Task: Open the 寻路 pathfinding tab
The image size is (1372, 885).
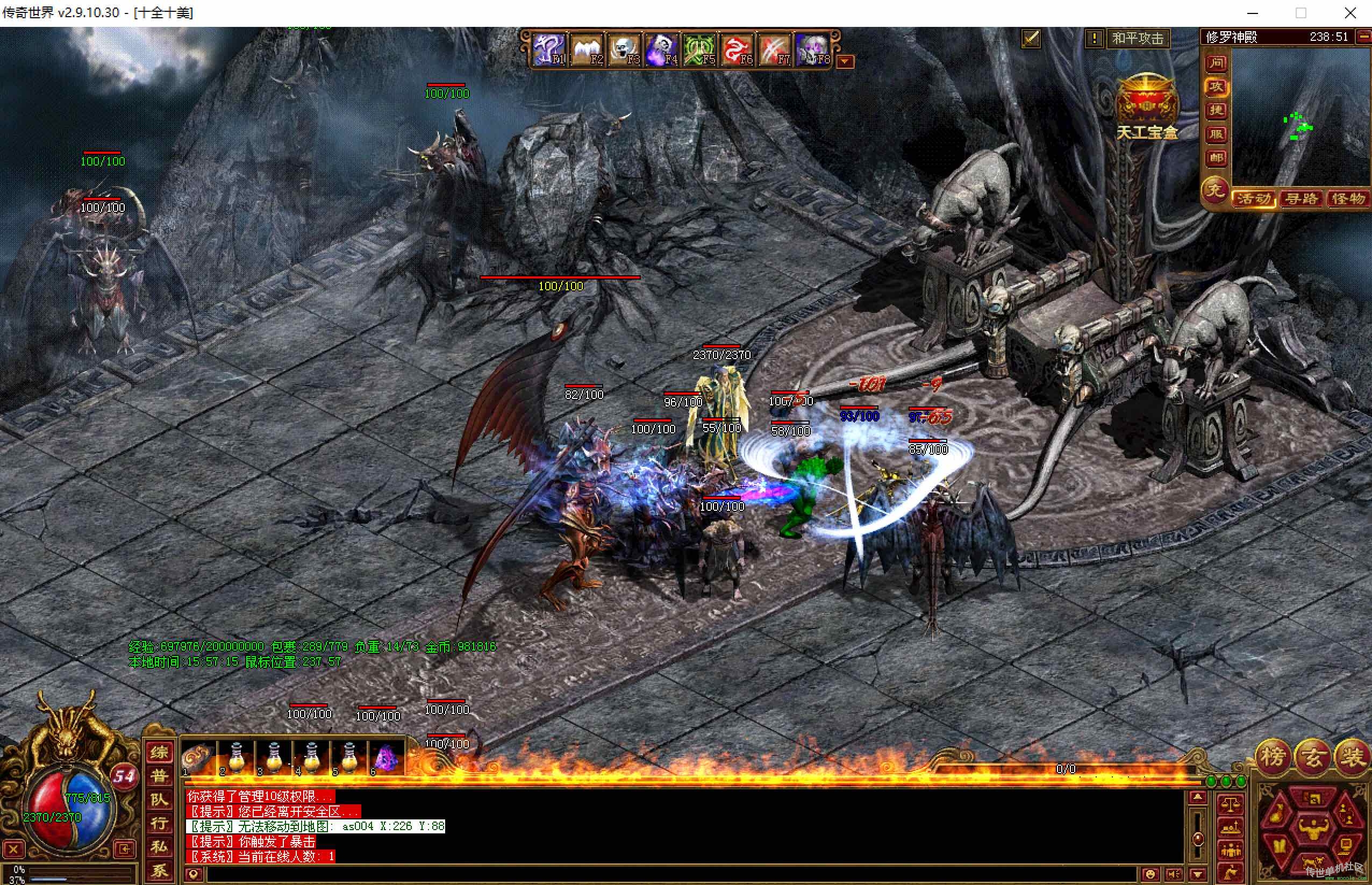Action: (x=1302, y=199)
